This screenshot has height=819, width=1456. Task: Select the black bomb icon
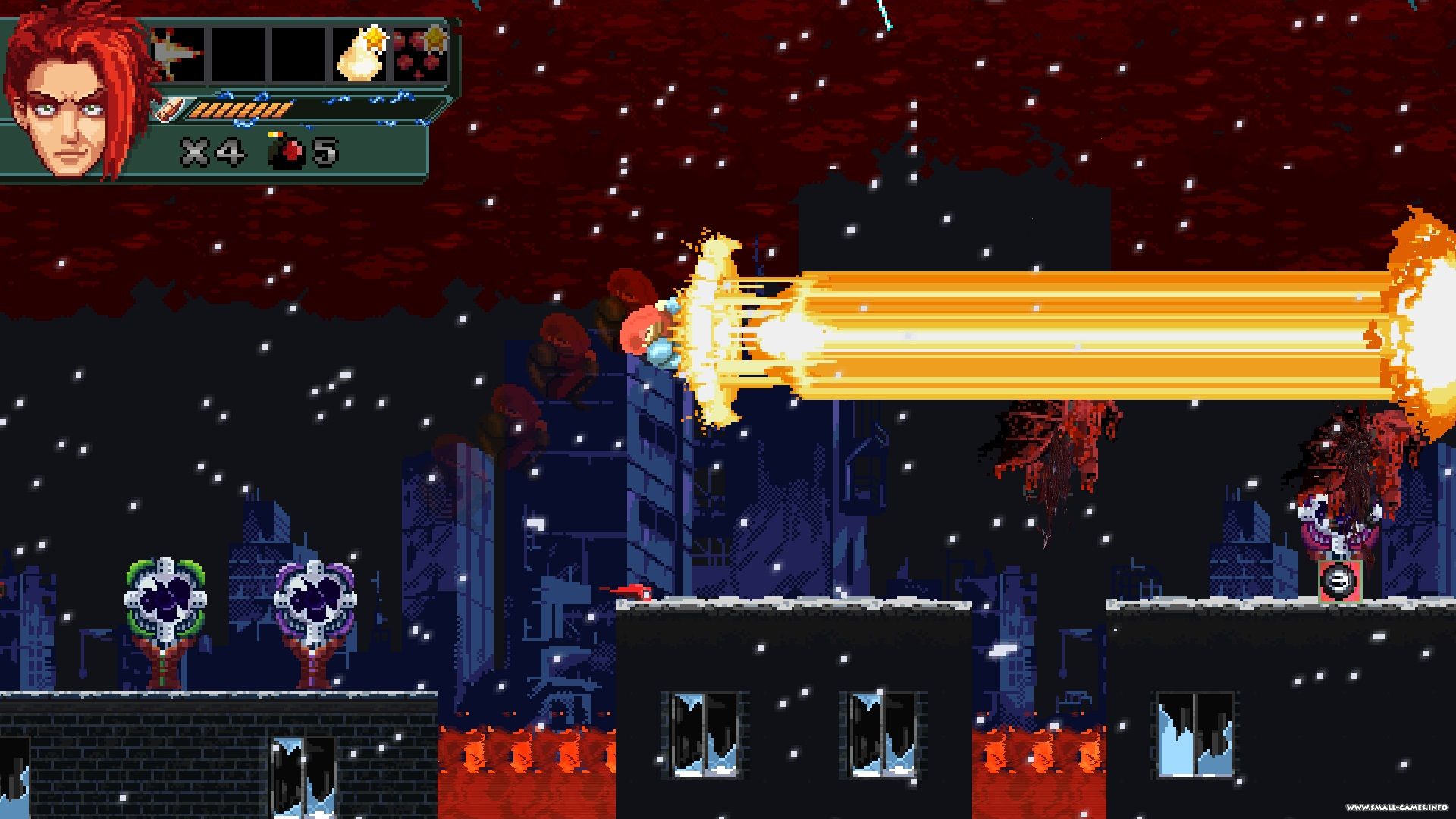pos(287,152)
